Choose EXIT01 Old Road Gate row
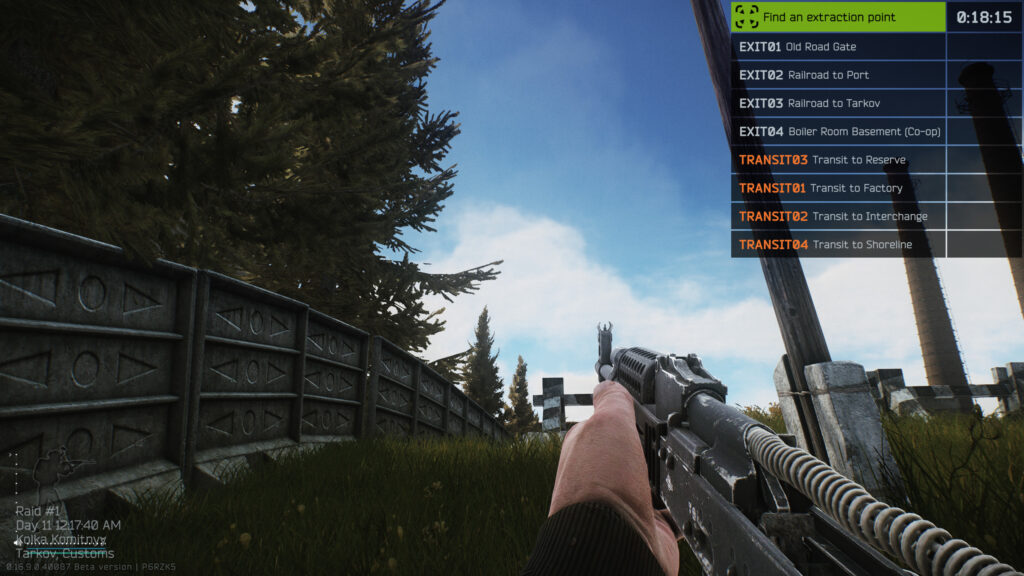 pos(838,47)
